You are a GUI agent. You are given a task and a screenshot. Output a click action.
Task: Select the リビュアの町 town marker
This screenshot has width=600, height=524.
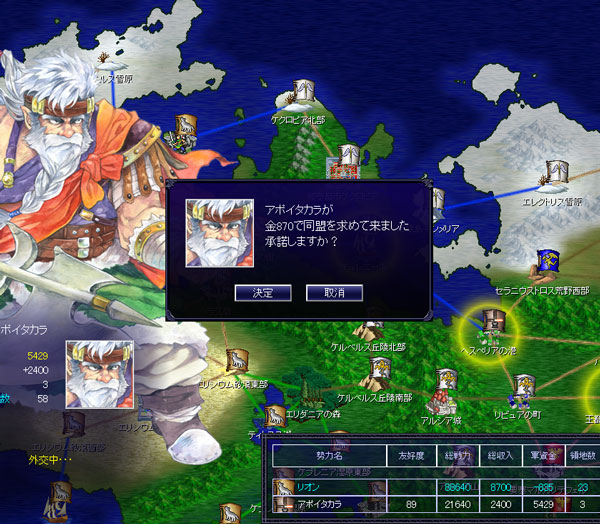coord(522,388)
